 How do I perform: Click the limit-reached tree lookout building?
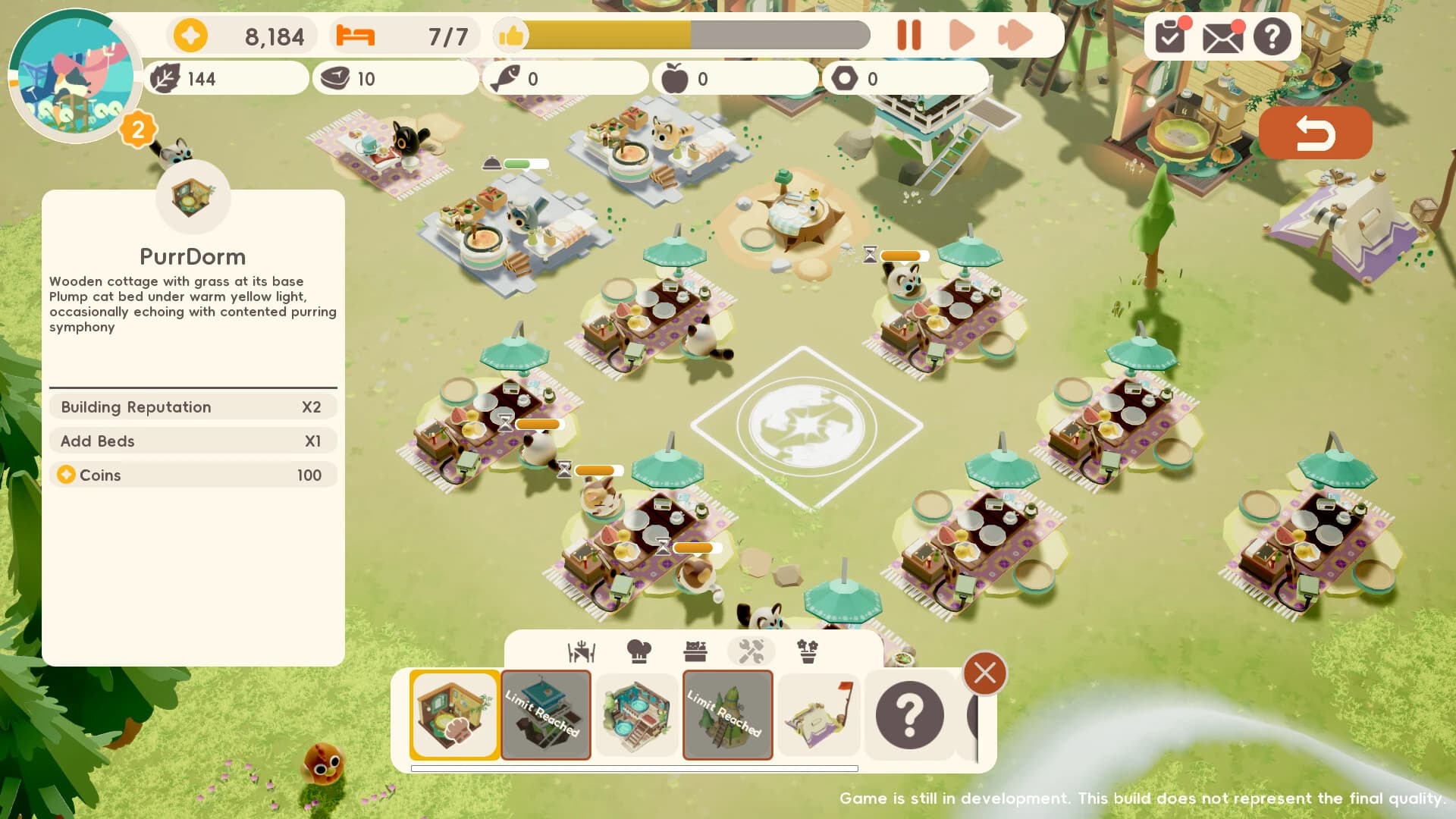tap(726, 714)
